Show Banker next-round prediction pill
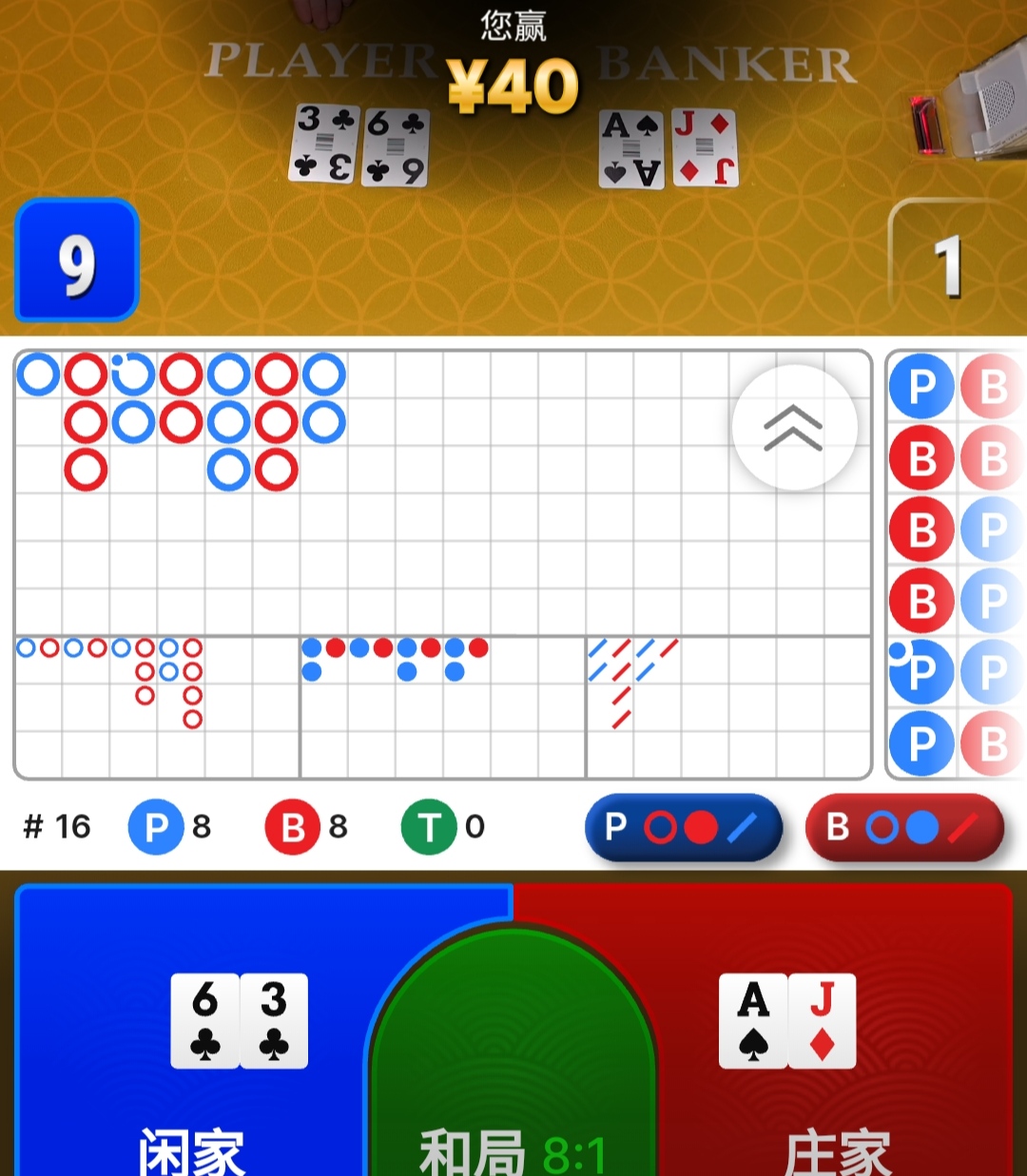The width and height of the screenshot is (1027, 1176). point(903,827)
